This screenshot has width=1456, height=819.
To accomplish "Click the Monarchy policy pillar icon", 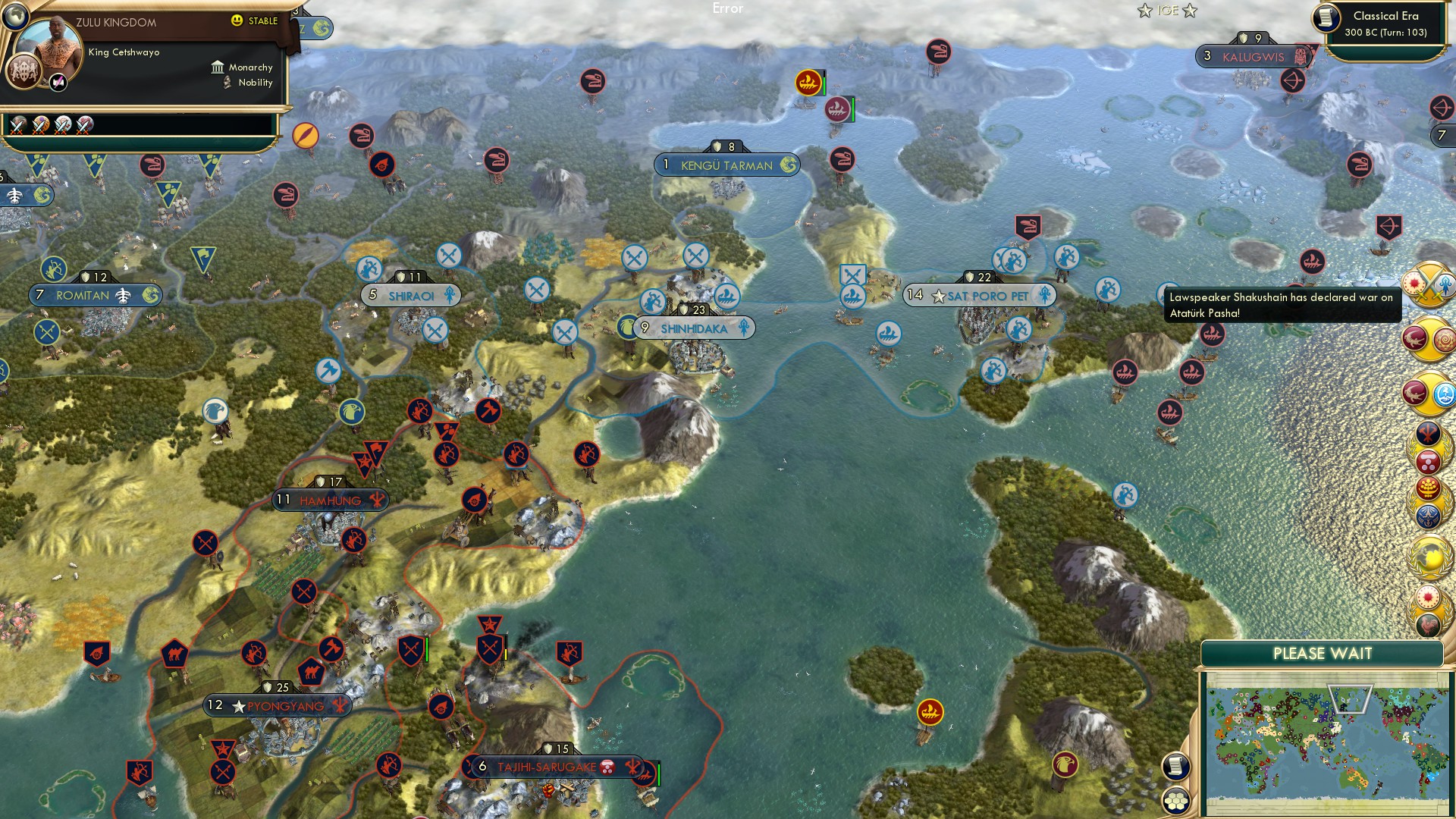I will 218,67.
